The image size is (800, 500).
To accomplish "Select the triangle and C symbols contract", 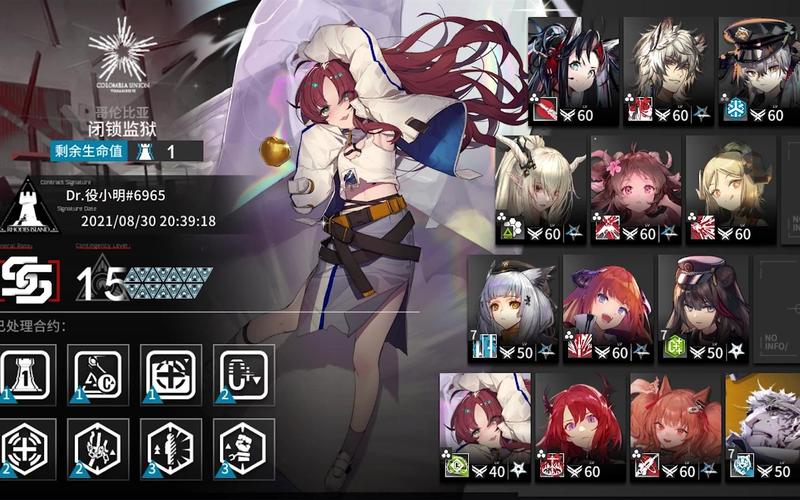I will tap(99, 374).
